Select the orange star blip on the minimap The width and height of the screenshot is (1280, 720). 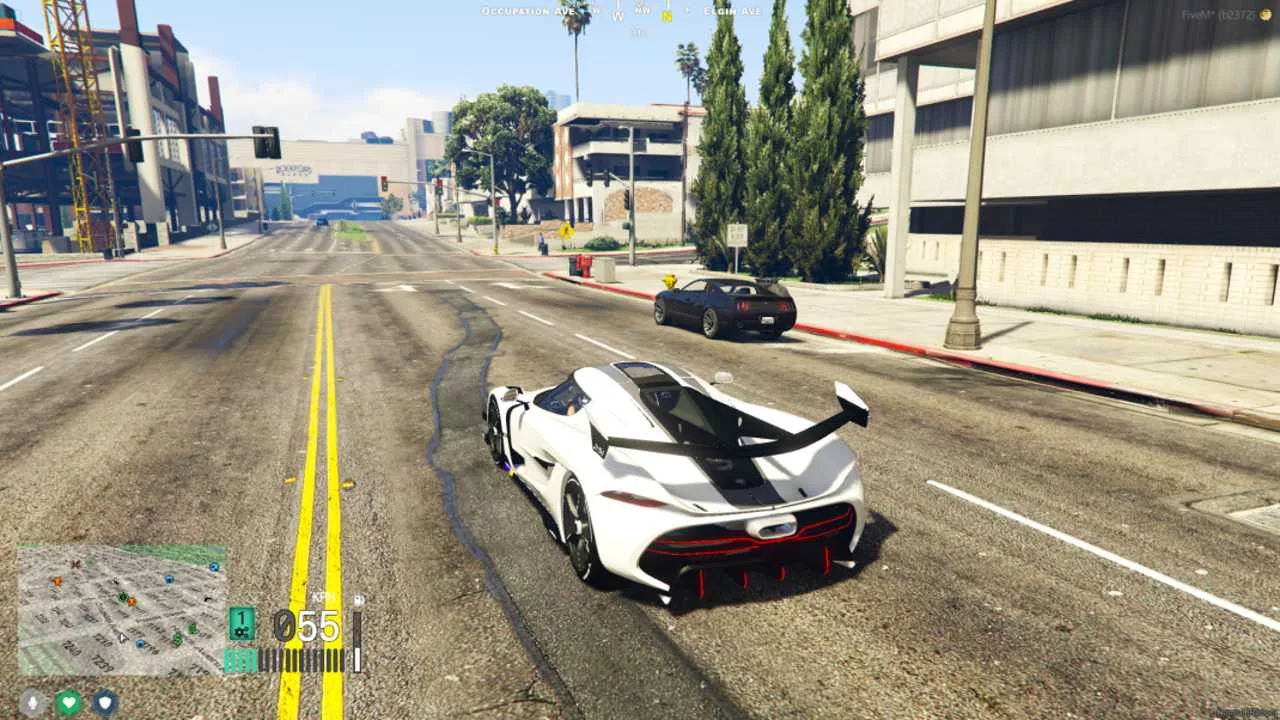point(56,581)
